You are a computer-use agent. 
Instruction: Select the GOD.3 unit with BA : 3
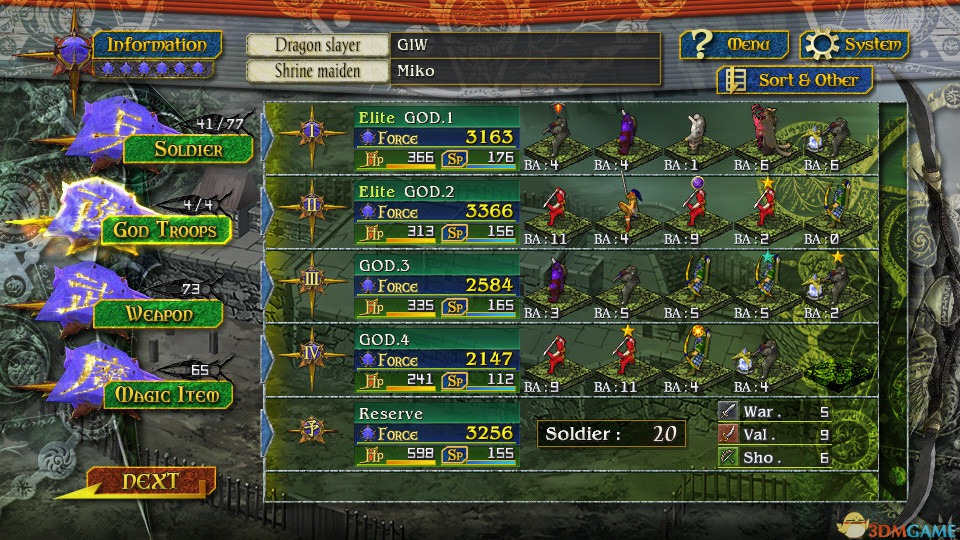click(x=551, y=285)
